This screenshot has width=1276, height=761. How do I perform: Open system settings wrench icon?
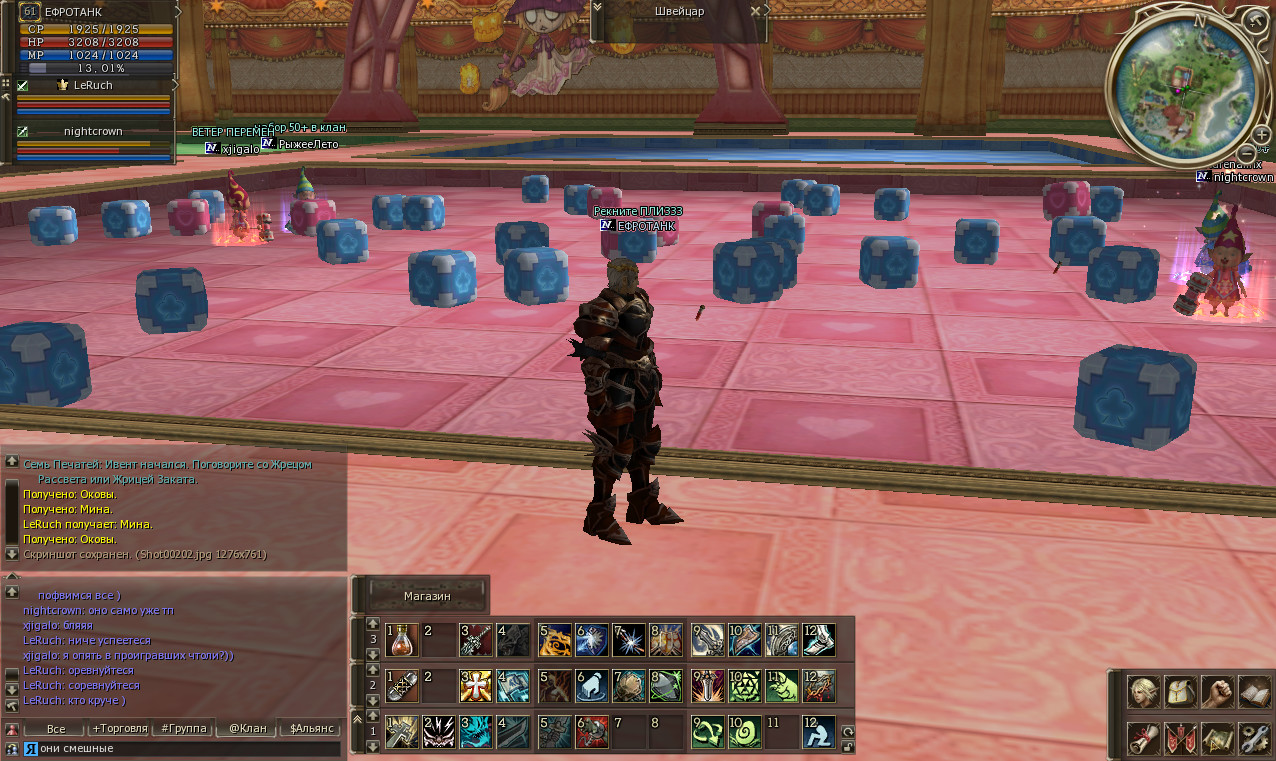1254,738
